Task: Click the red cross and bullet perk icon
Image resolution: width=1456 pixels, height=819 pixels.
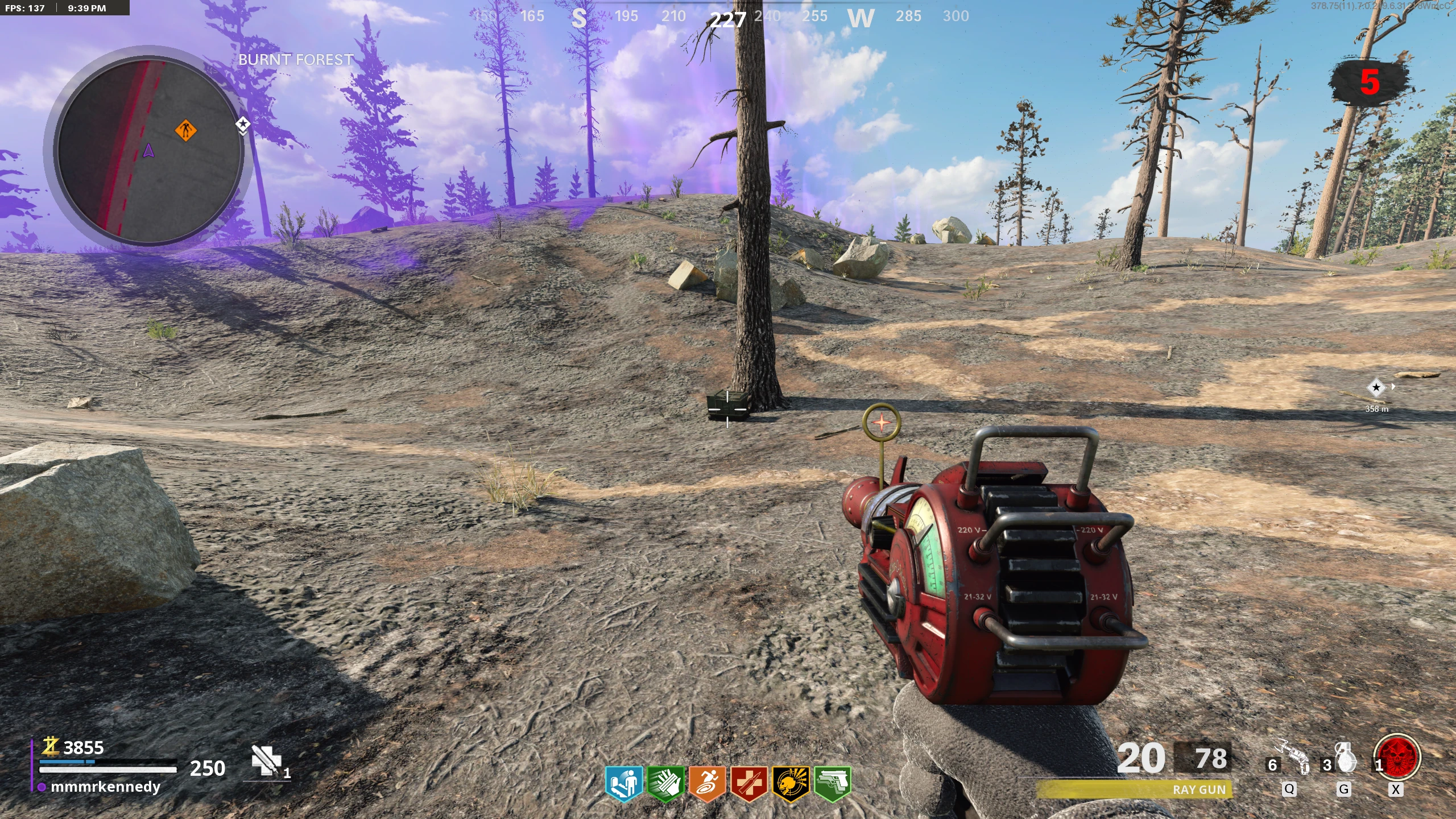Action: (x=748, y=784)
